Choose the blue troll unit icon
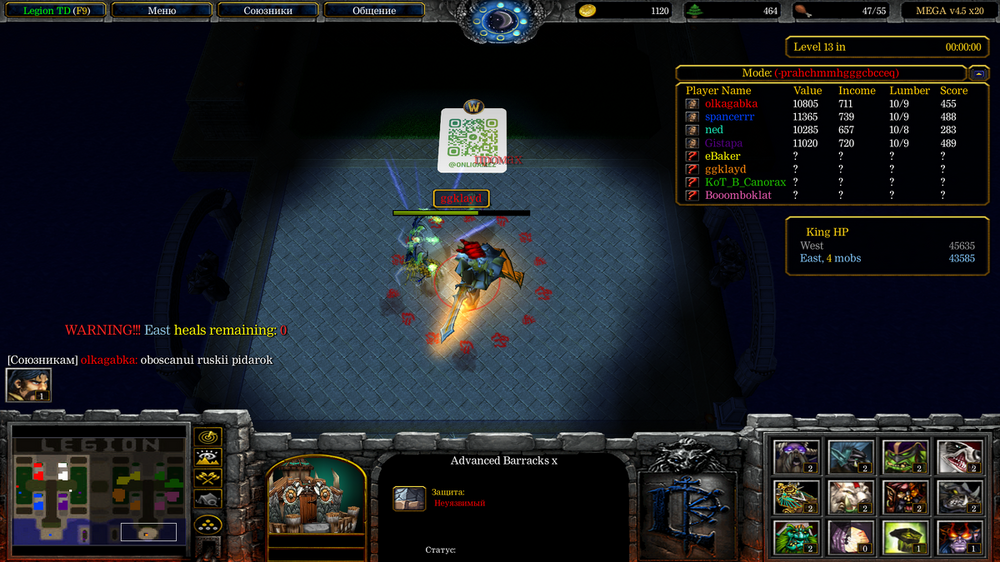The height and width of the screenshot is (562, 1000). pos(850,456)
